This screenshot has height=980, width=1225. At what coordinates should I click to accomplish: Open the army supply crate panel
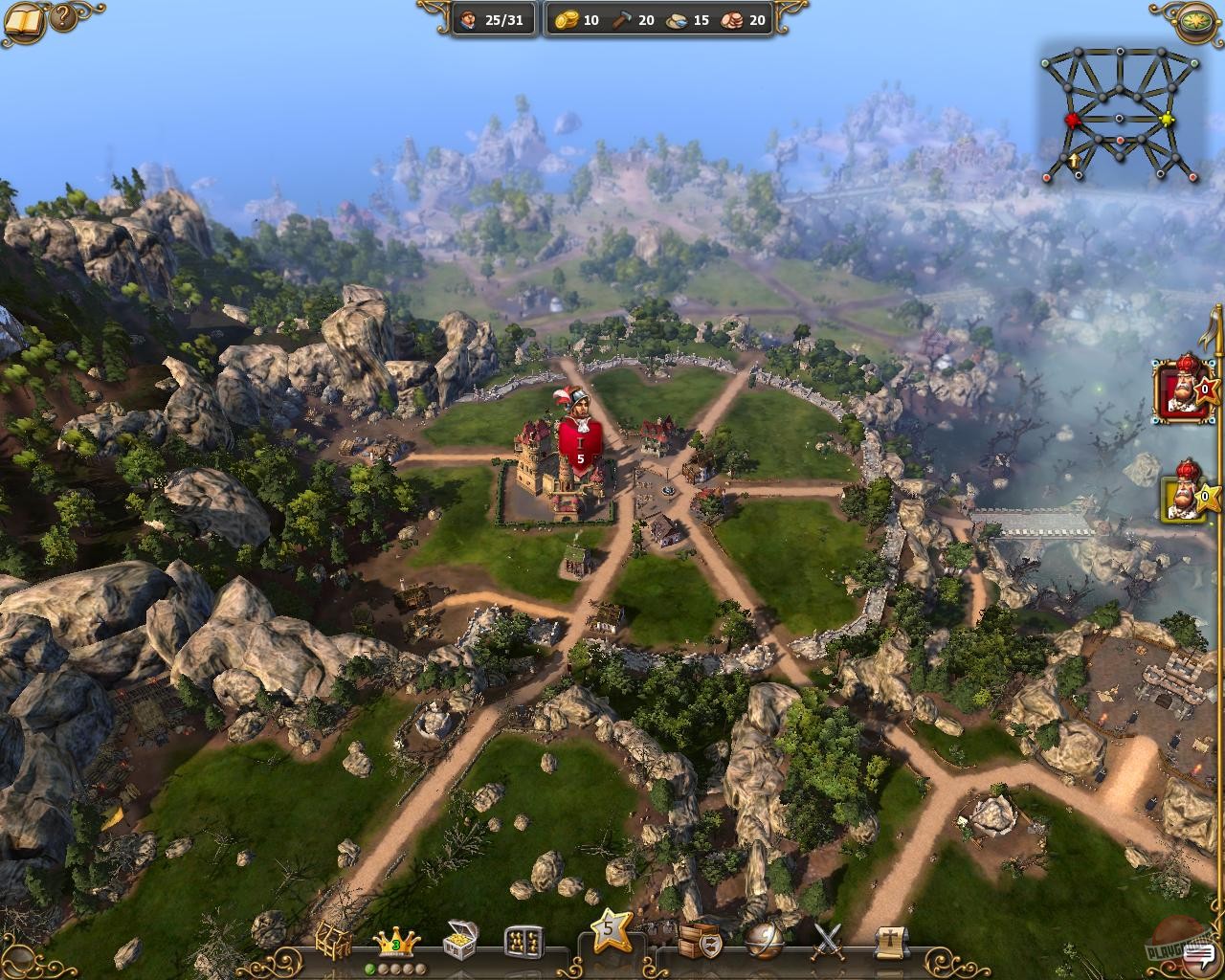700,941
